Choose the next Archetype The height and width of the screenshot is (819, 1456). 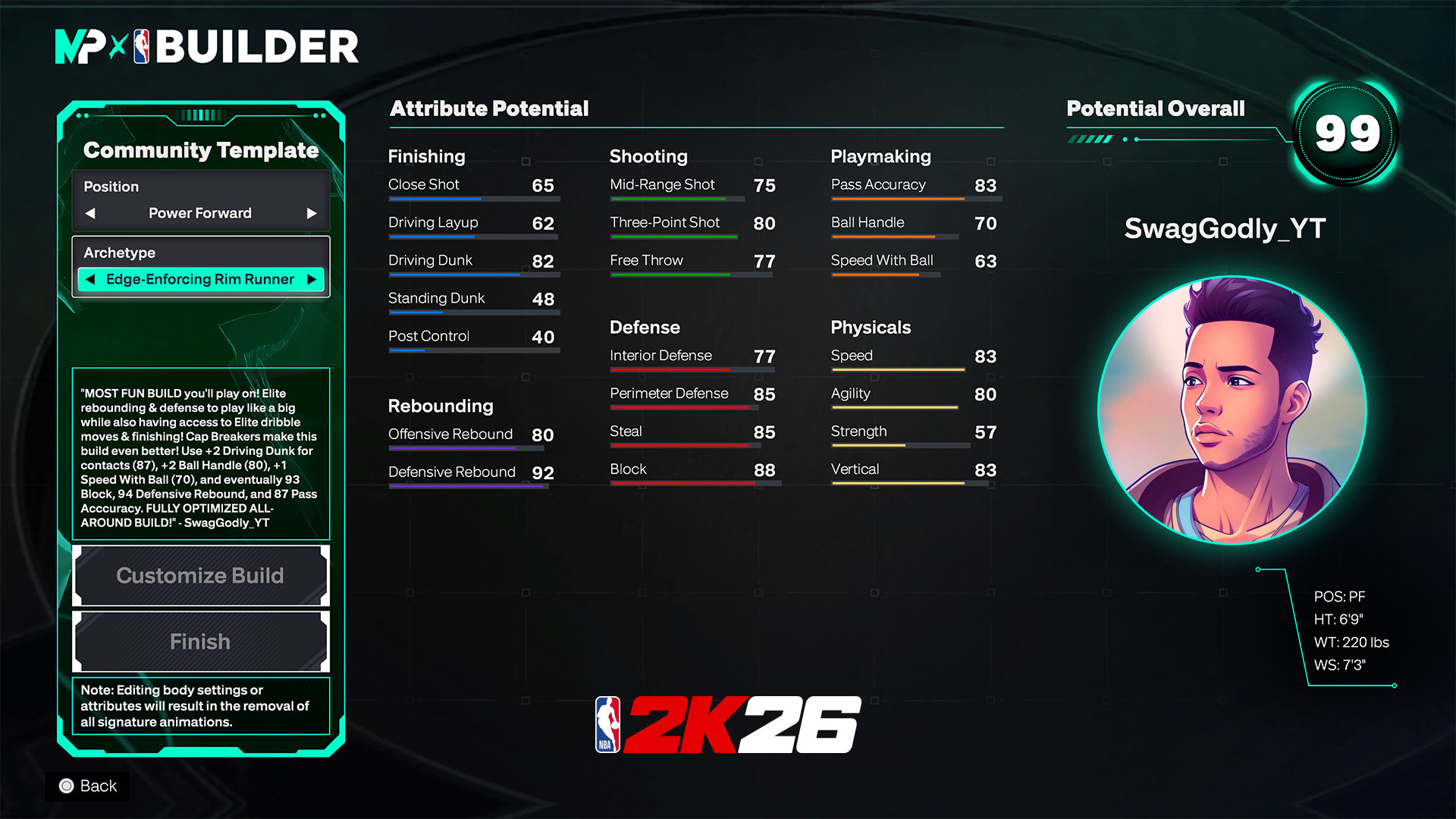(x=311, y=279)
